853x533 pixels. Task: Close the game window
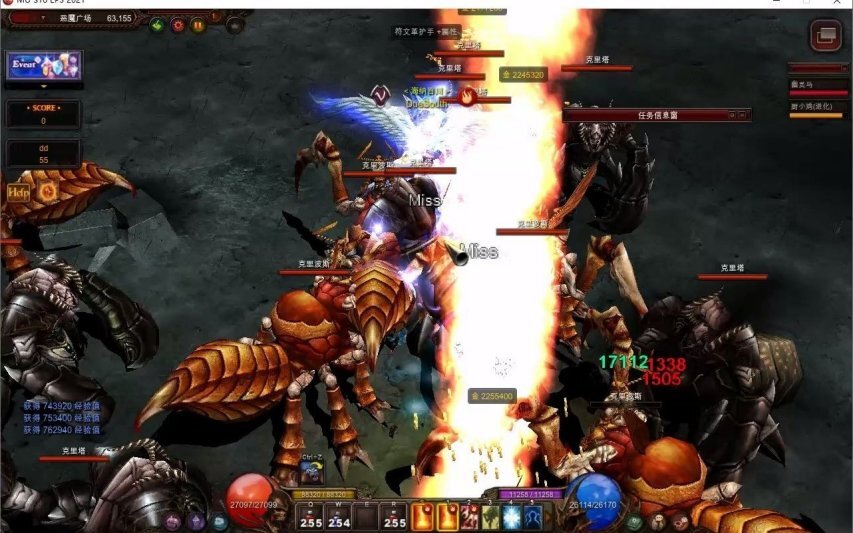[840, 4]
